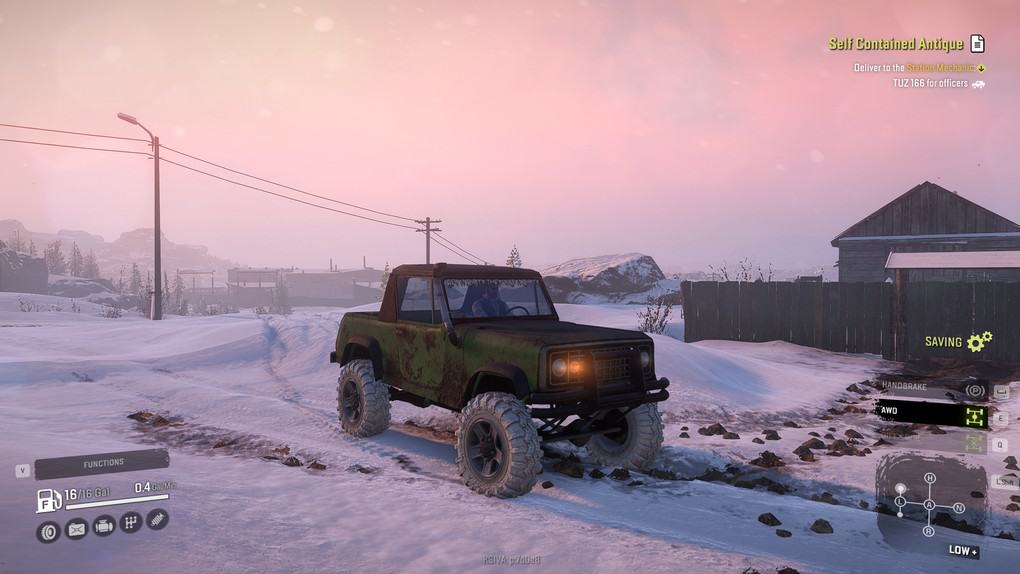This screenshot has width=1020, height=574.
Task: Click the fuel pump icon
Action: point(47,499)
